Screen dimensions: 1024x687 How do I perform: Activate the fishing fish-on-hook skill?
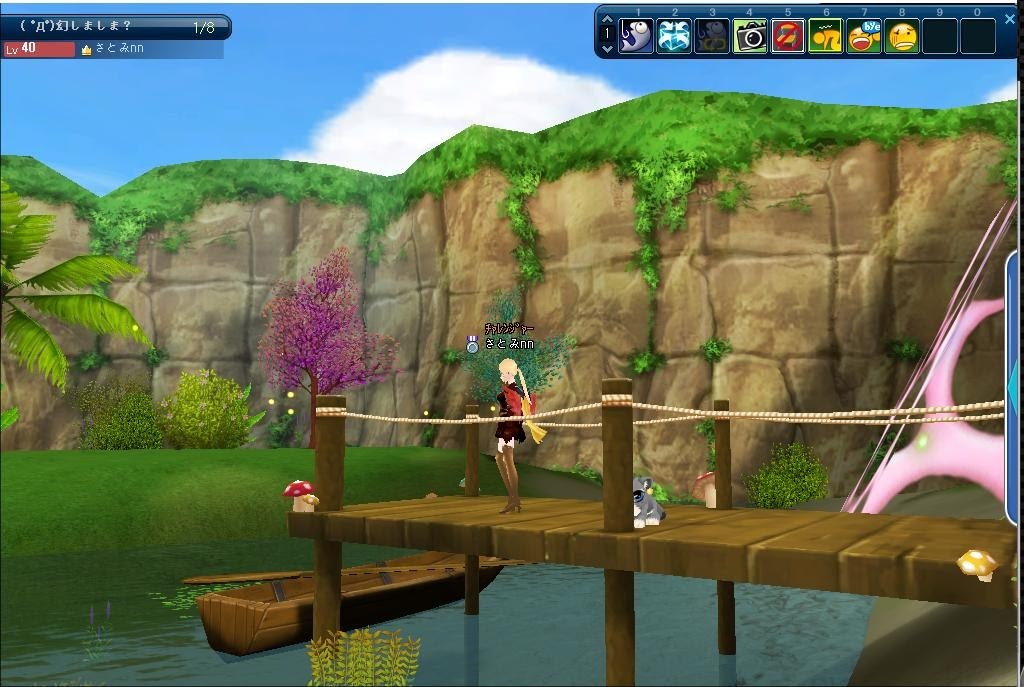636,36
